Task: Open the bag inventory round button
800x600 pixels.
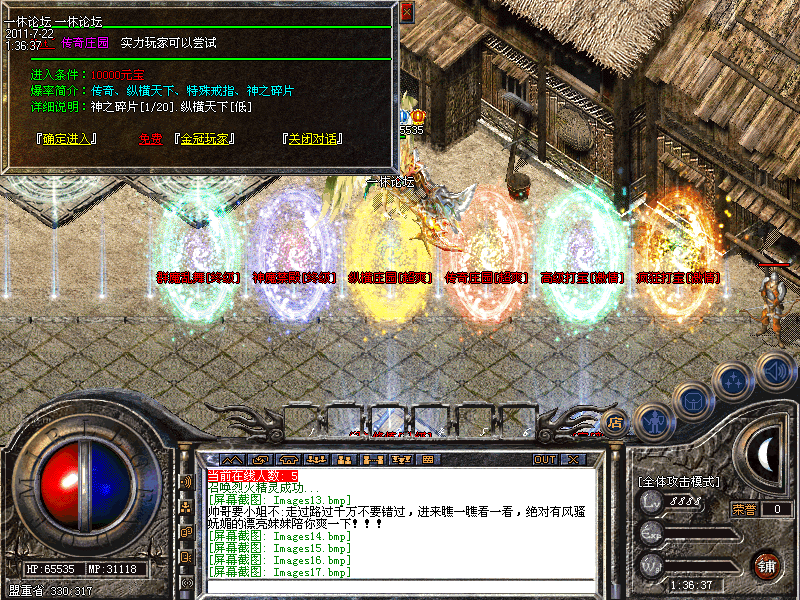Action: click(x=692, y=401)
